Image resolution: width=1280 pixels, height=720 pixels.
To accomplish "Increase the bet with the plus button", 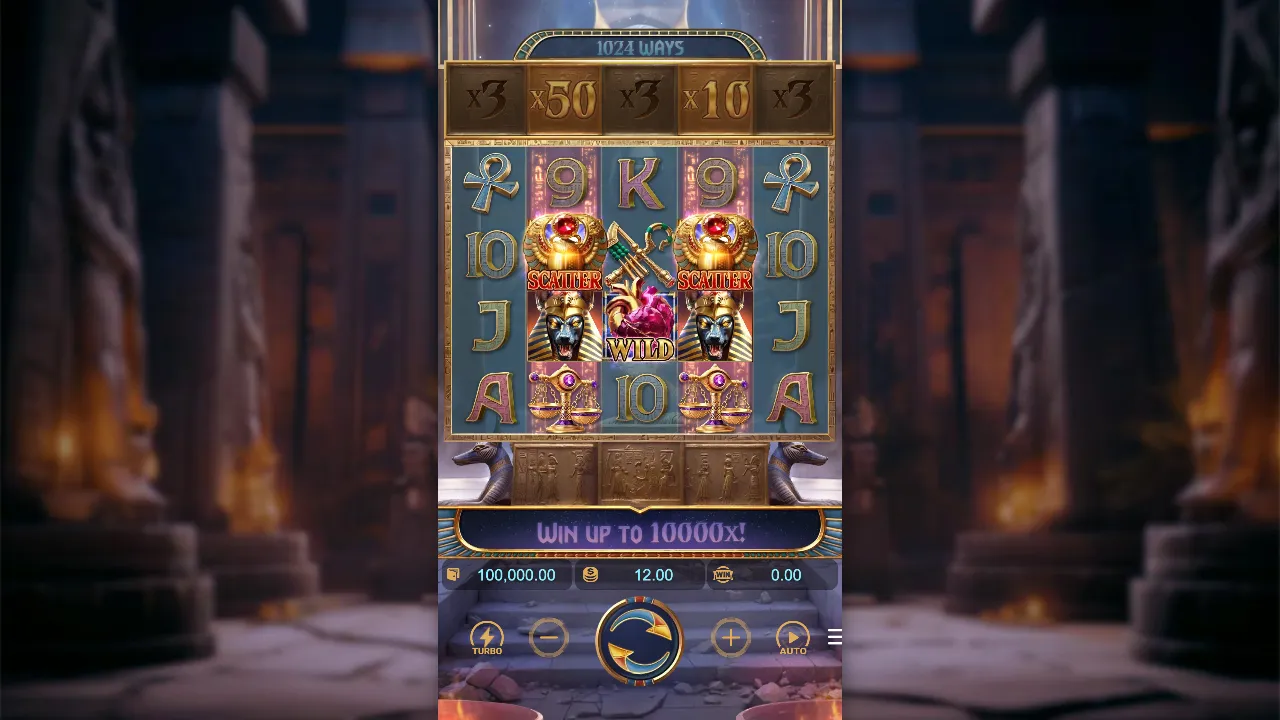I will coord(731,637).
